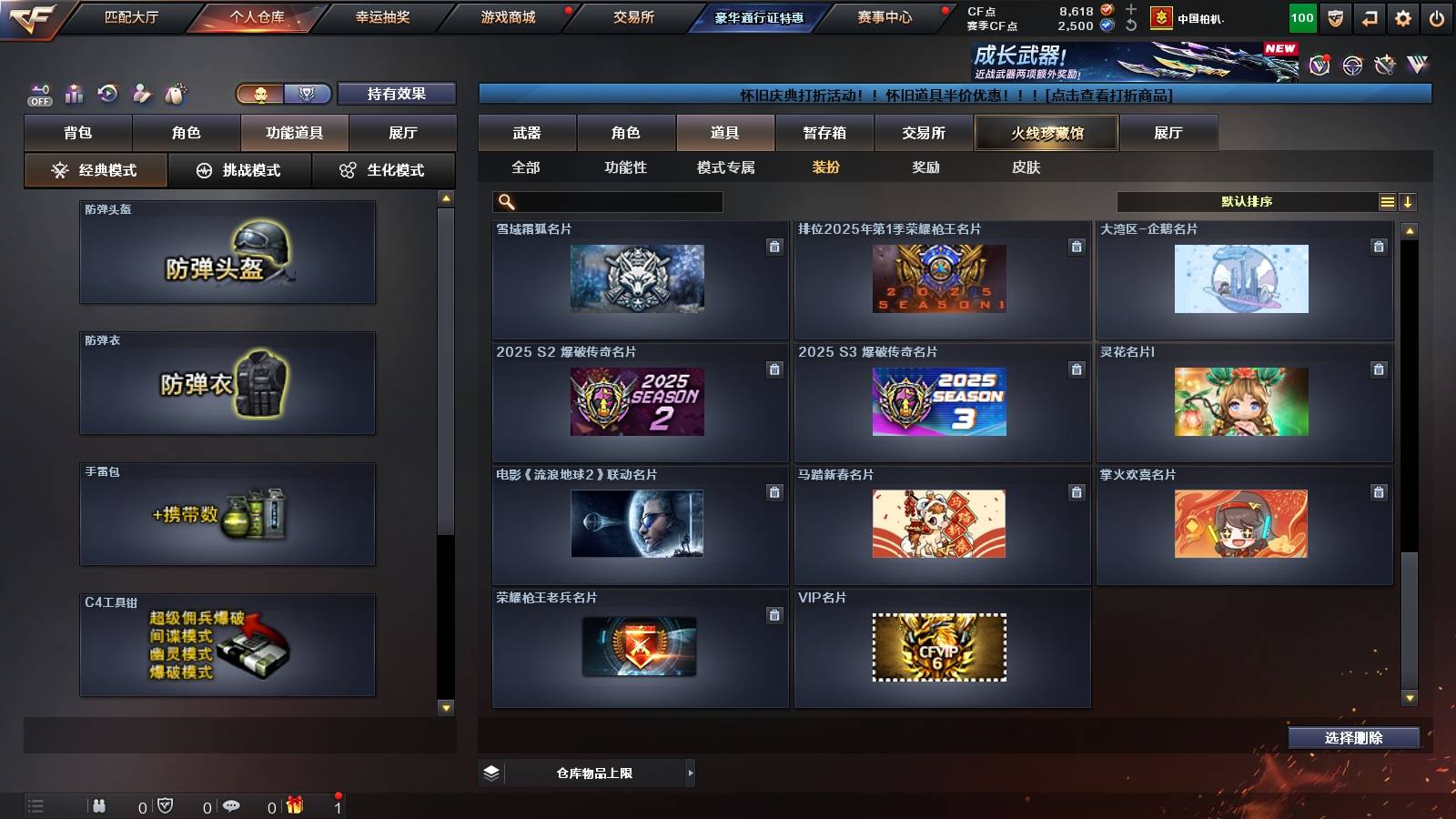Screen dimensions: 1456x819
Task: Click the 持有效果 button
Action: click(397, 94)
